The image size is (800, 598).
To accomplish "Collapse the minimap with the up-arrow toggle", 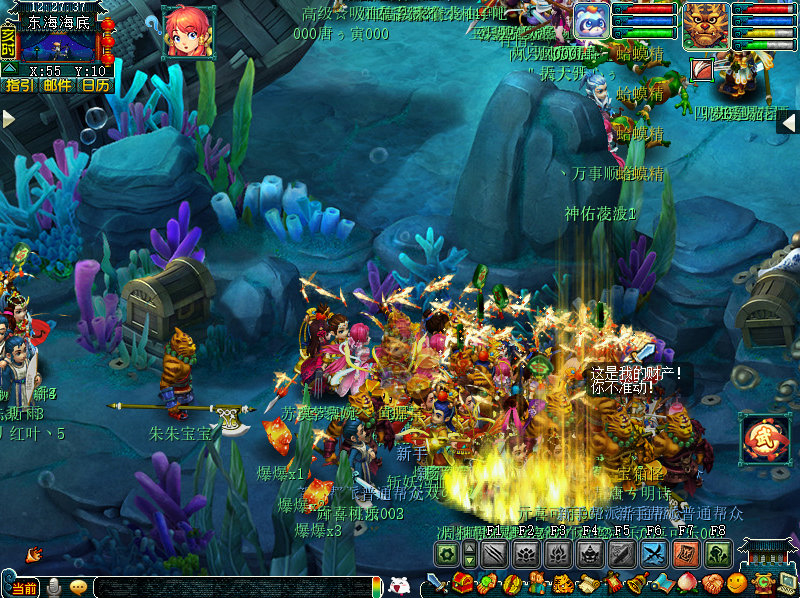I will click(x=8, y=69).
